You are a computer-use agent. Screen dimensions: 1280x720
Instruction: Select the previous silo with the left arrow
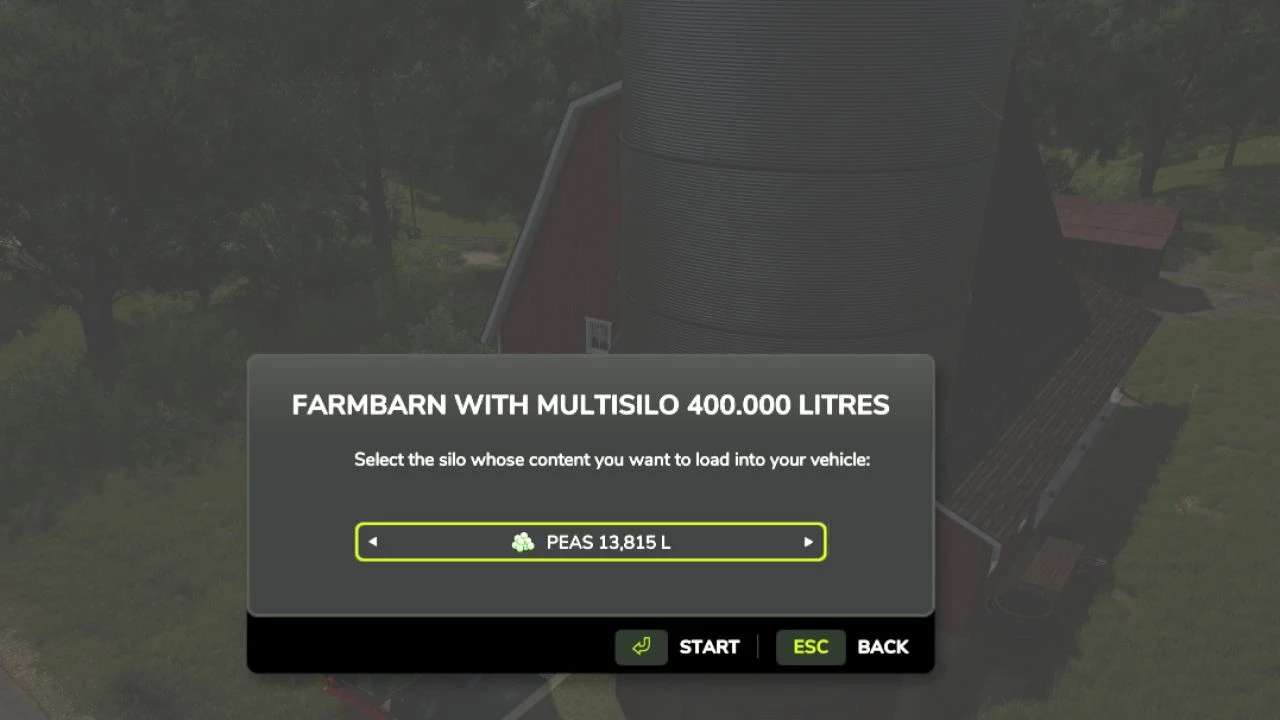(x=373, y=542)
